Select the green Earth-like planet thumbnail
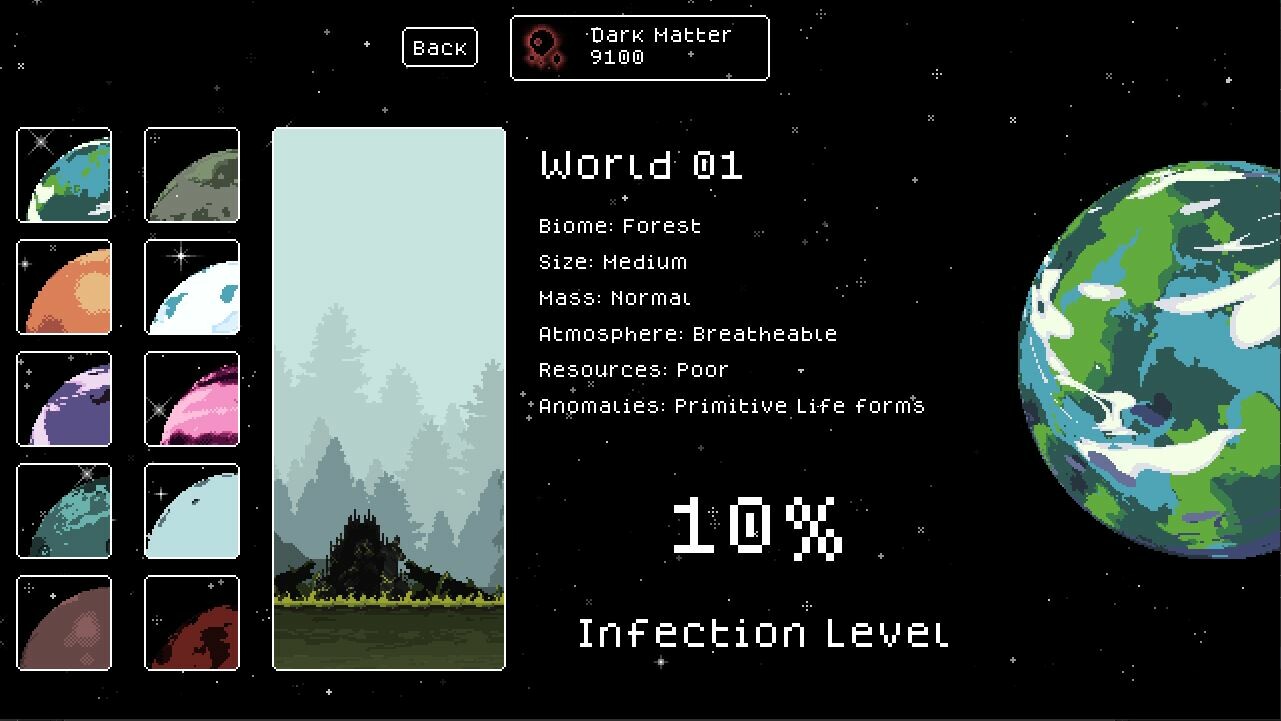 (x=63, y=175)
